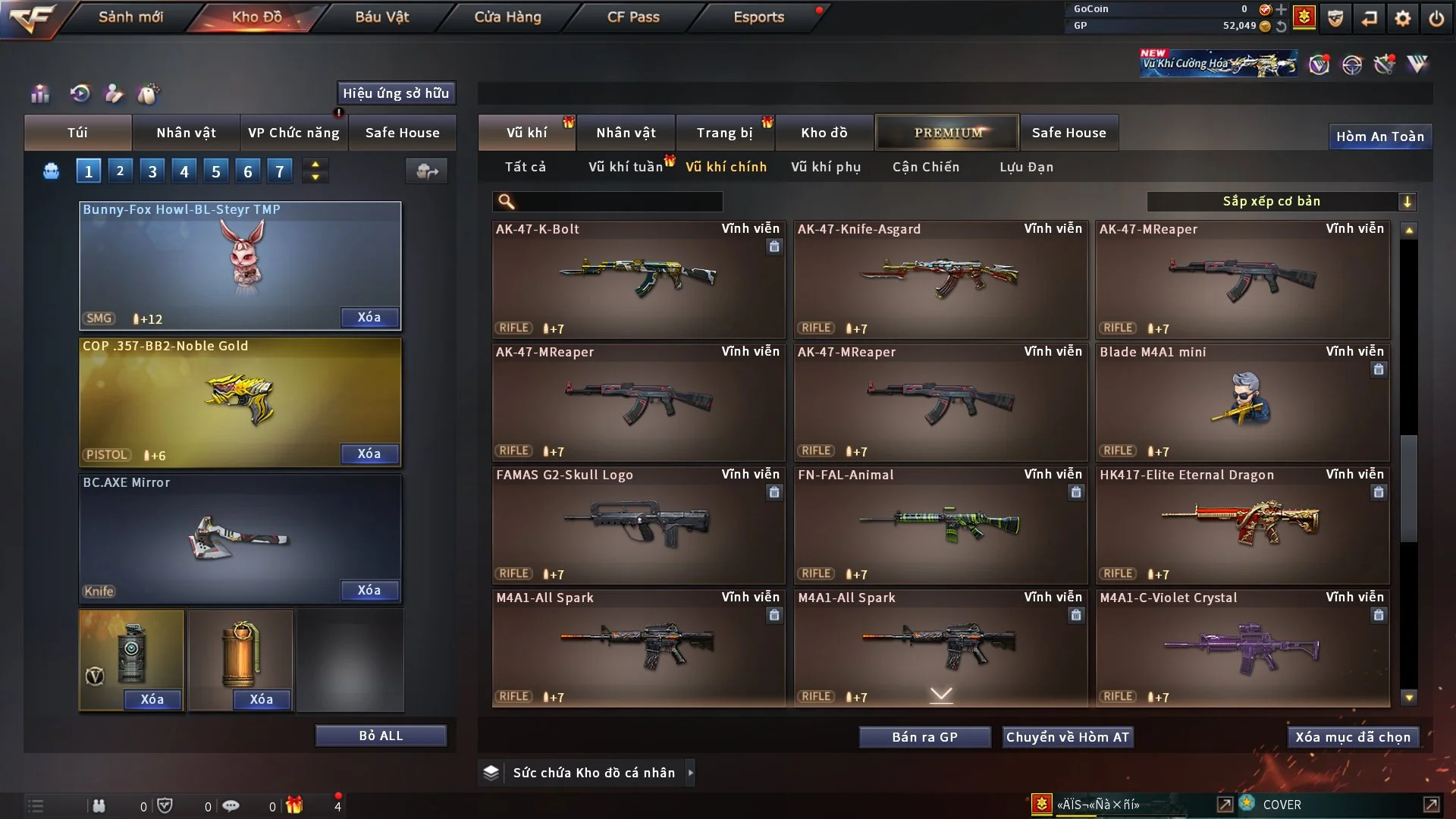
Task: Open the Sắp xếp cơ bản sort dropdown
Action: coord(1281,202)
